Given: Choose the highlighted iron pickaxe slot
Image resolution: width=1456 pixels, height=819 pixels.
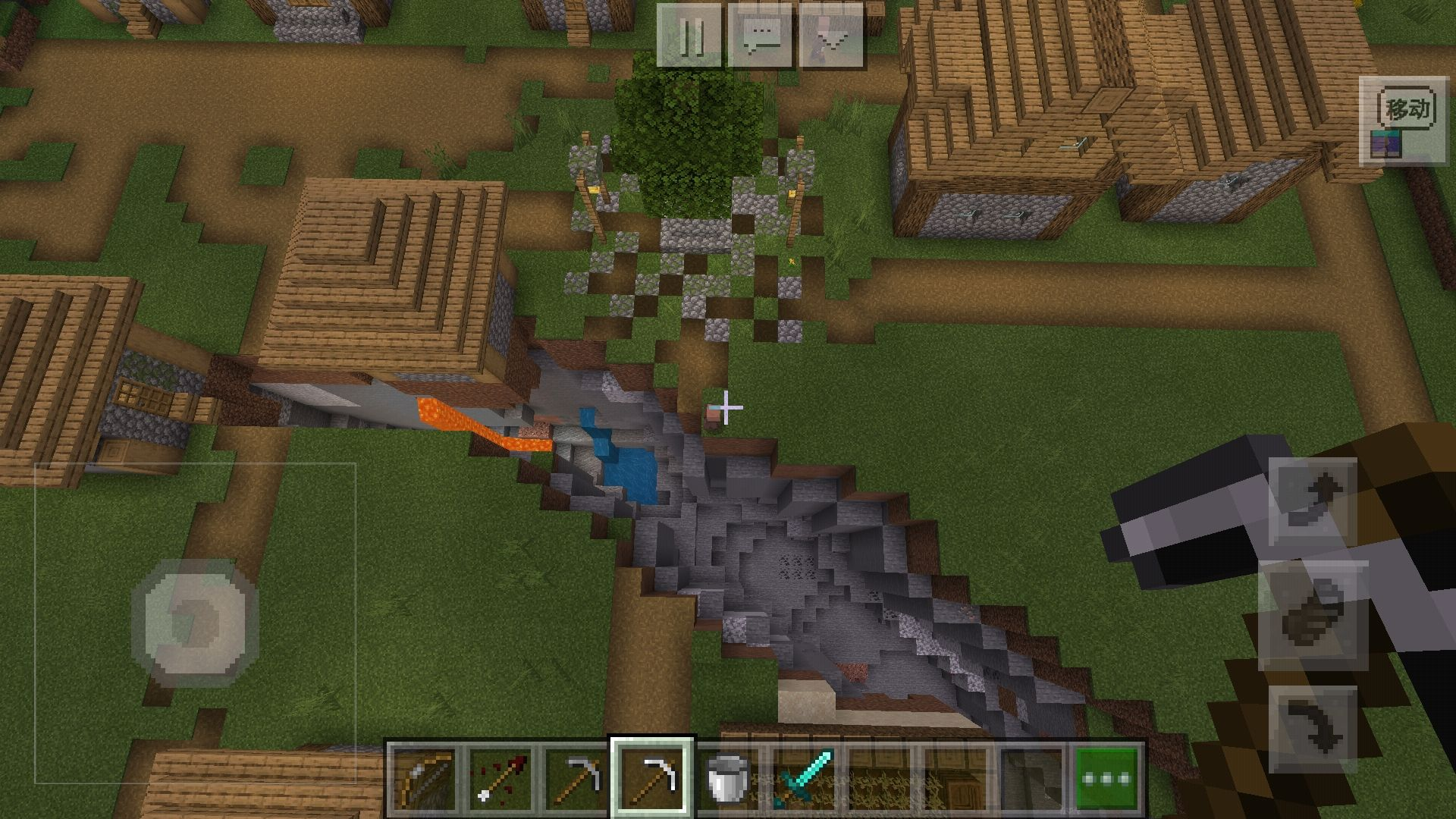Looking at the screenshot, I should coord(652,777).
